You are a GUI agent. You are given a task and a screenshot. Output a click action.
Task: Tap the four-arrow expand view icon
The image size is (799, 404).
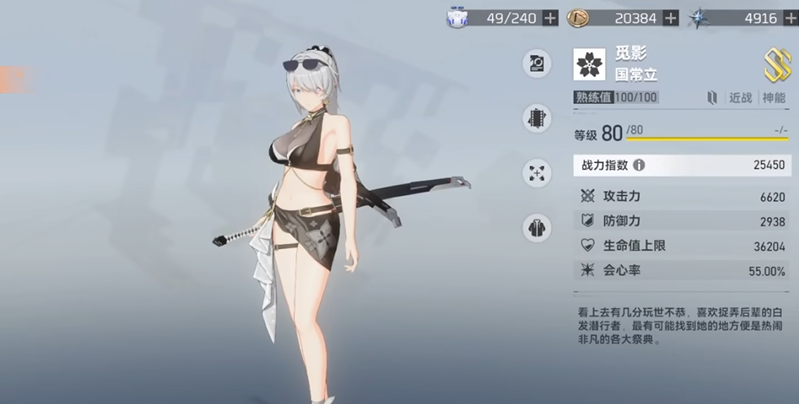537,173
